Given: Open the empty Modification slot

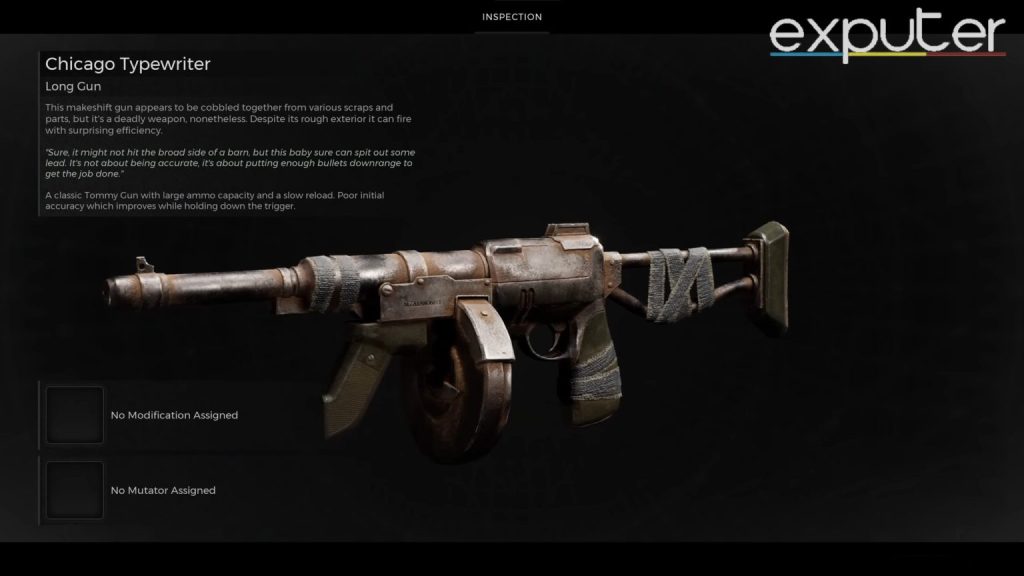Looking at the screenshot, I should click(75, 415).
